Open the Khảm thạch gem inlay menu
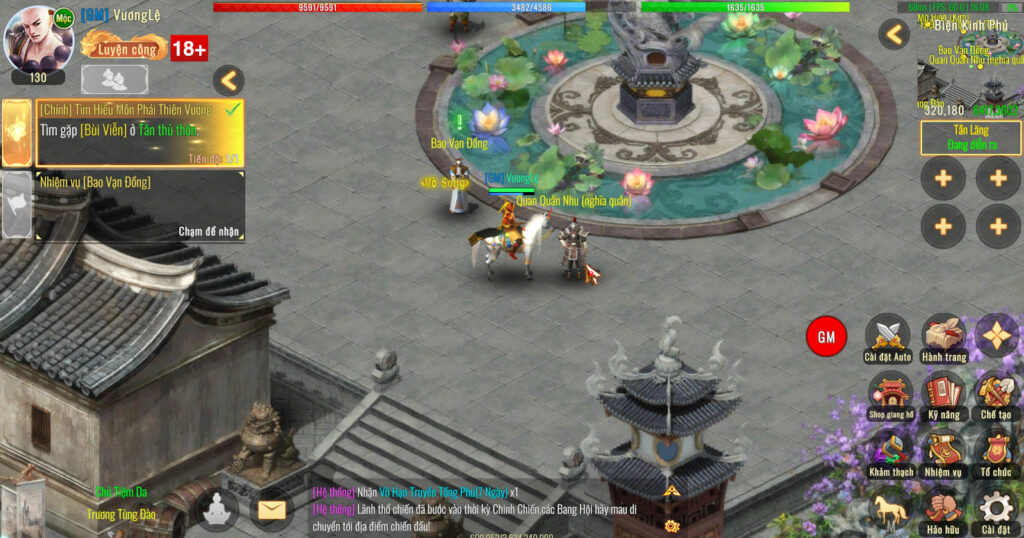The height and width of the screenshot is (538, 1024). (889, 450)
